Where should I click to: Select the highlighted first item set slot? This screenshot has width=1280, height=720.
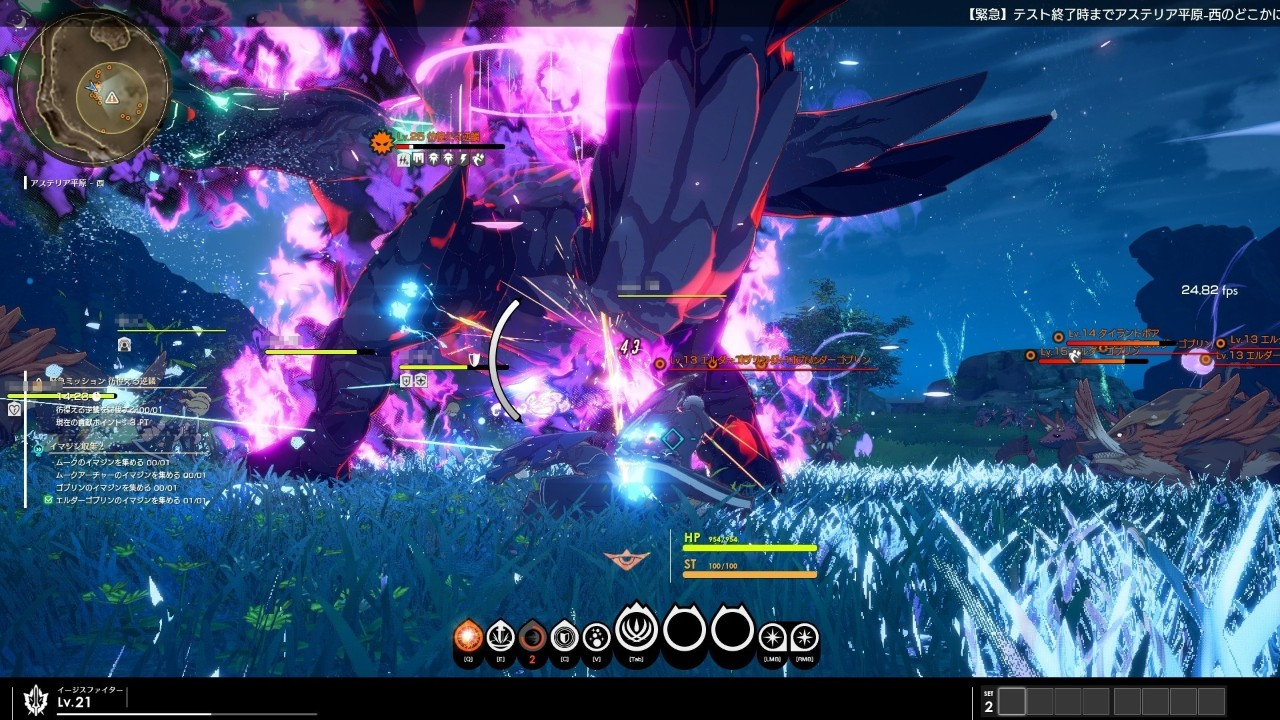pyautogui.click(x=1012, y=702)
